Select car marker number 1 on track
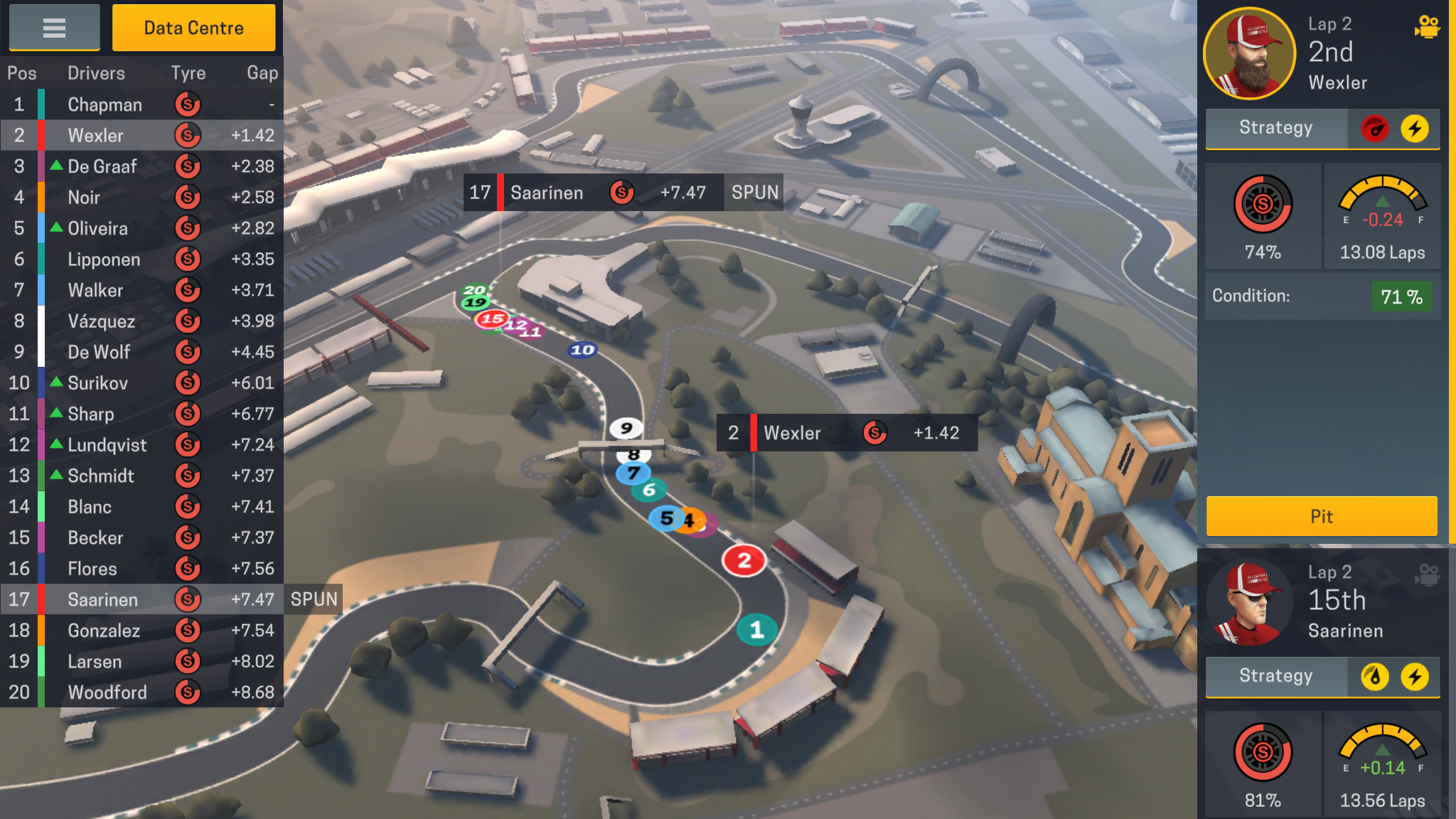The image size is (1456, 819). click(x=756, y=630)
